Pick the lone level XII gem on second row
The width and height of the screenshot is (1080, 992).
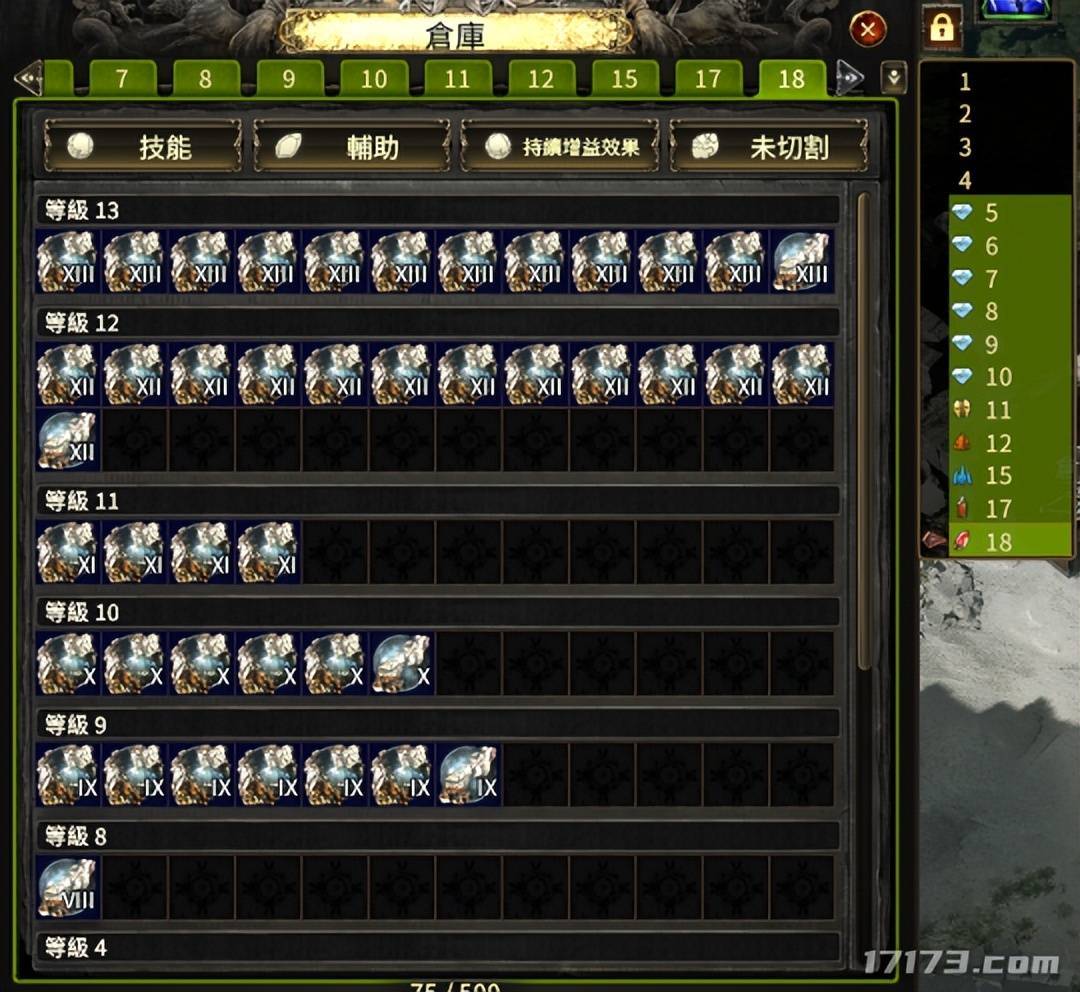(67, 440)
